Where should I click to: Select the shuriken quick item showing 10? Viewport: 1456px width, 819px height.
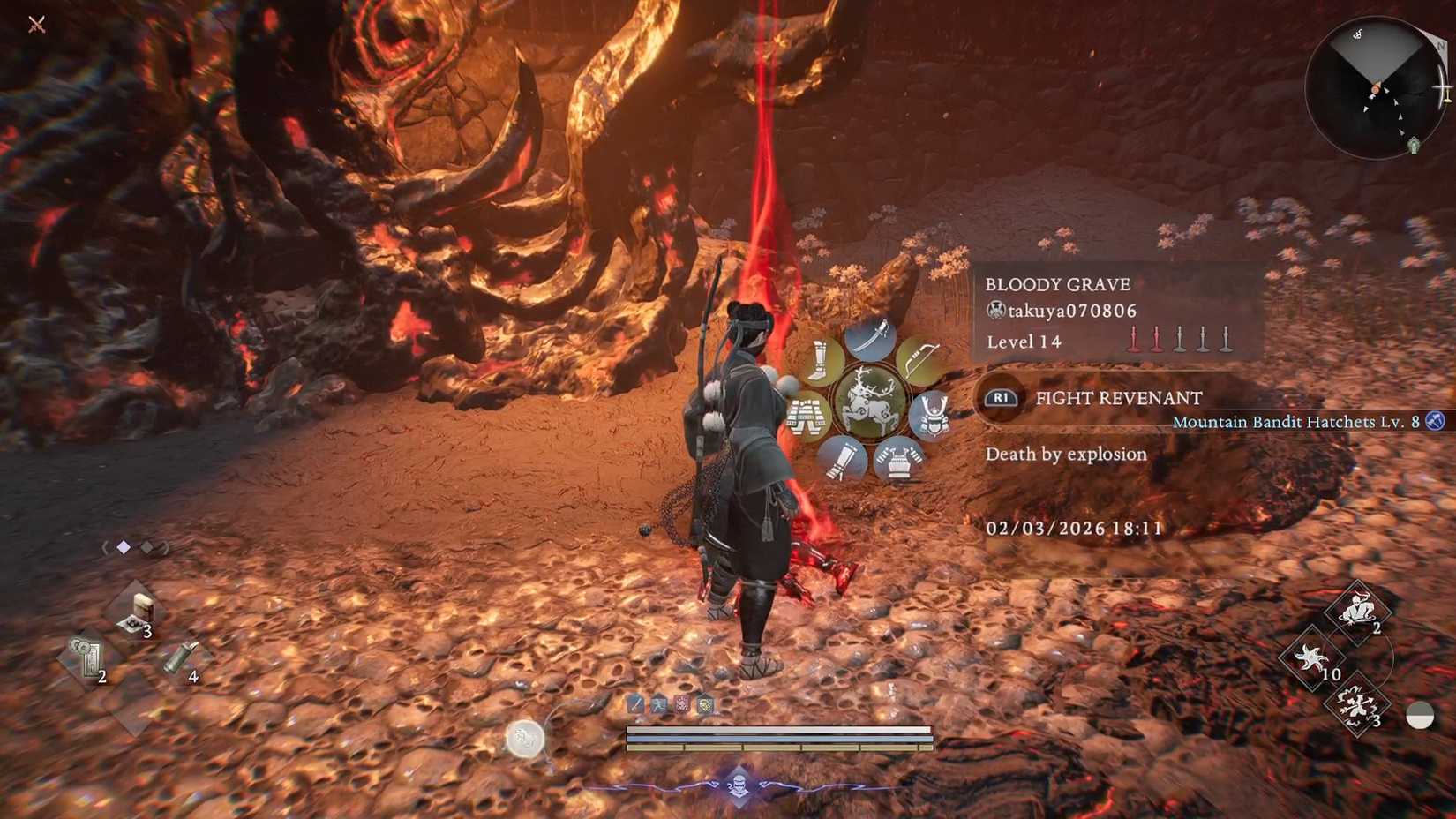click(x=1314, y=657)
